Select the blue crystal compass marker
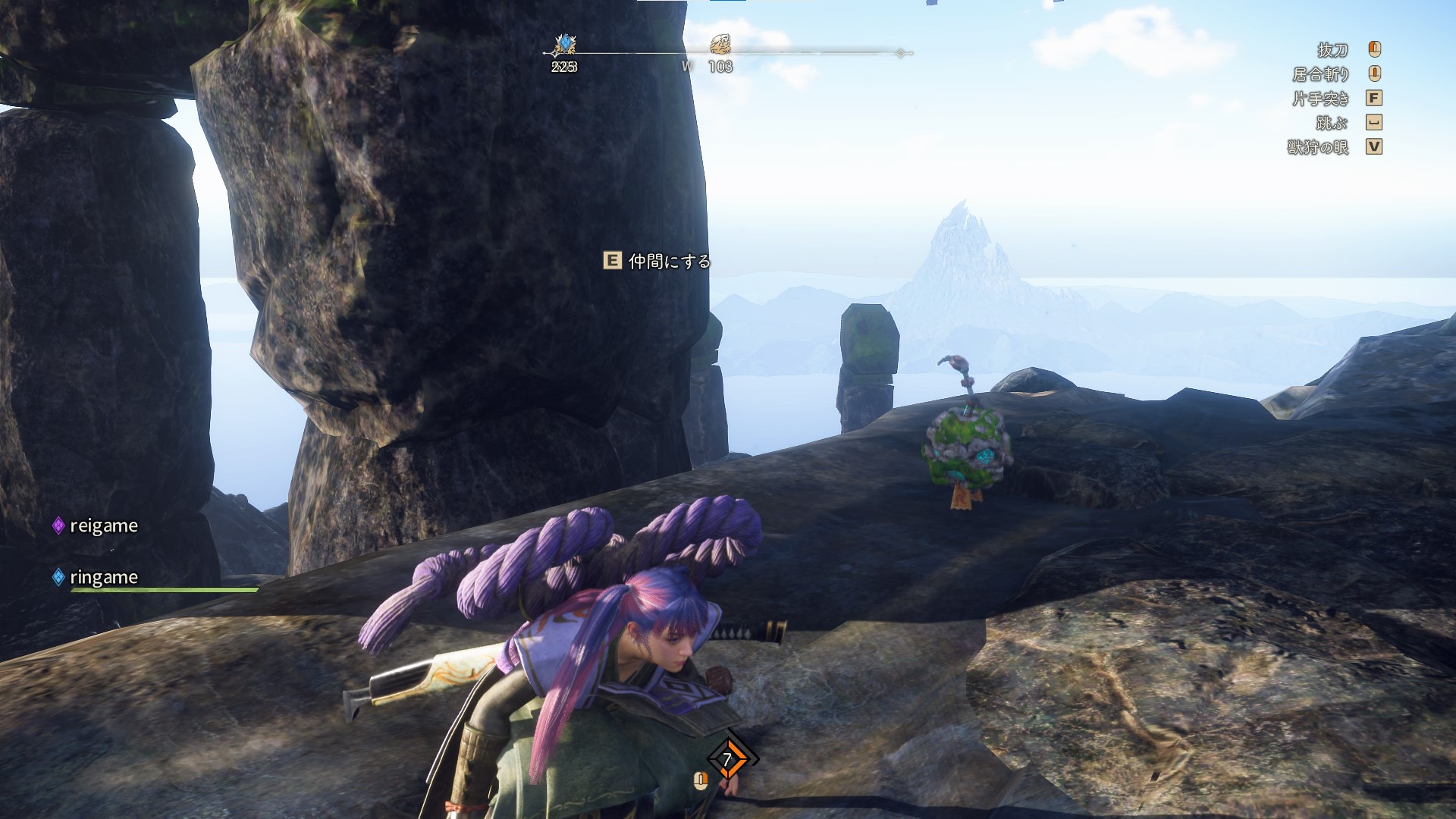Viewport: 1456px width, 819px height. click(x=564, y=44)
